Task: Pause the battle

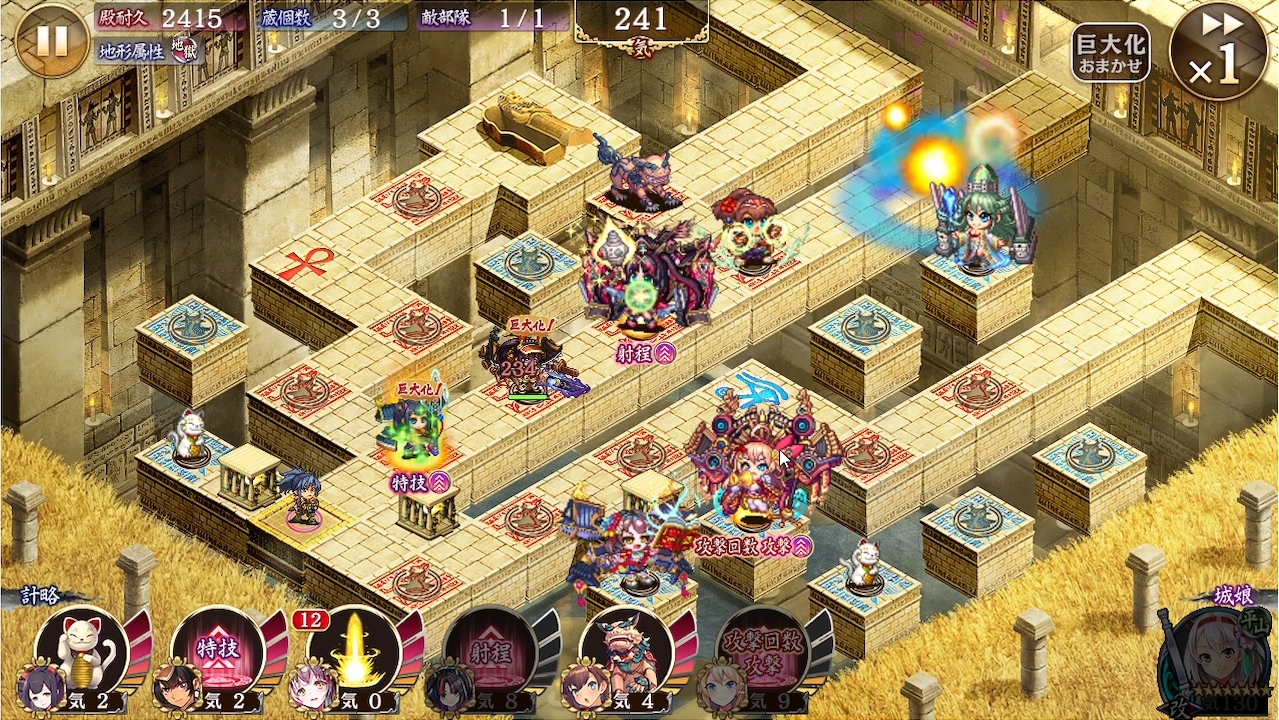Action: click(52, 41)
